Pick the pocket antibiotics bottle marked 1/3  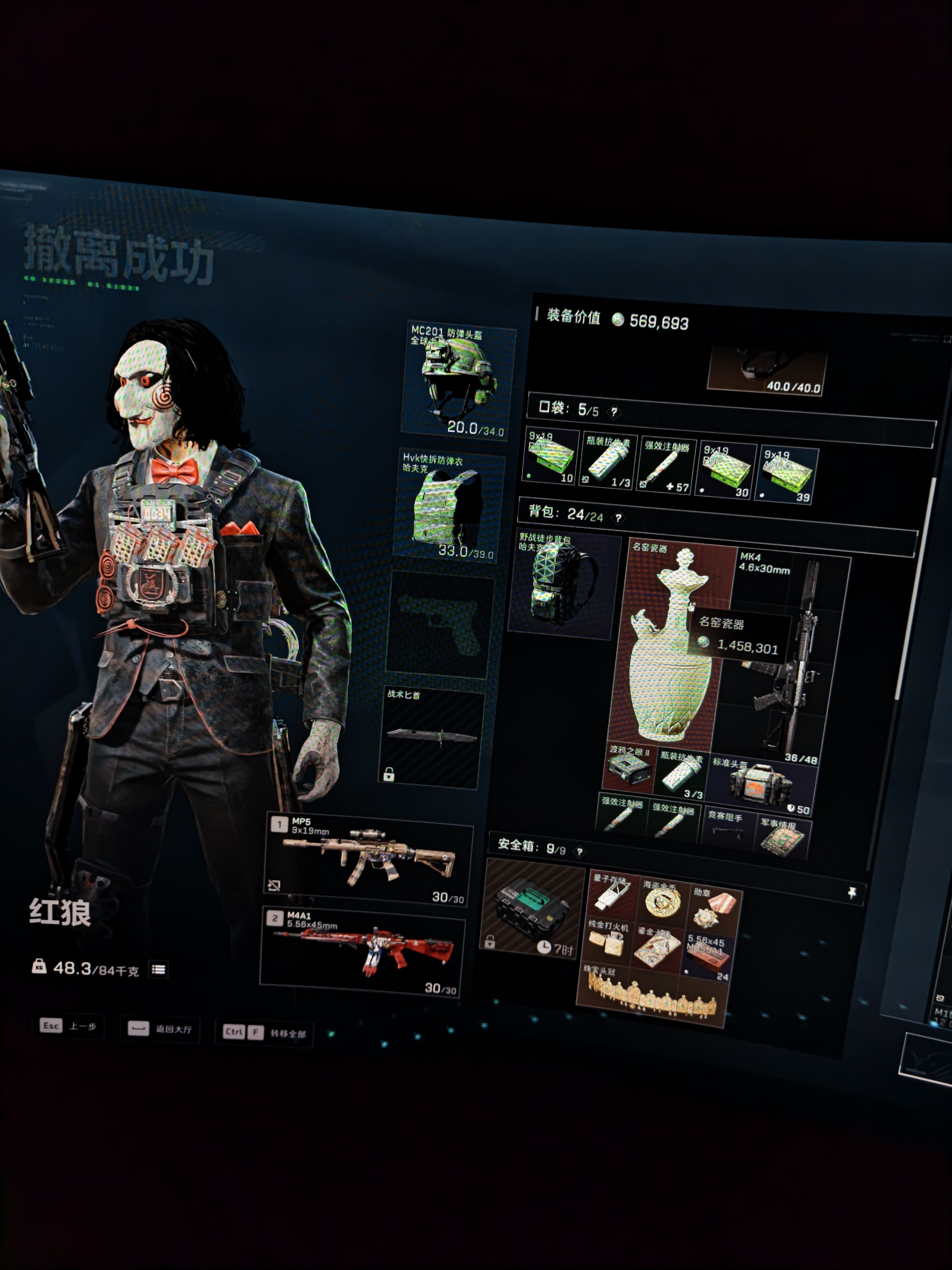point(608,463)
